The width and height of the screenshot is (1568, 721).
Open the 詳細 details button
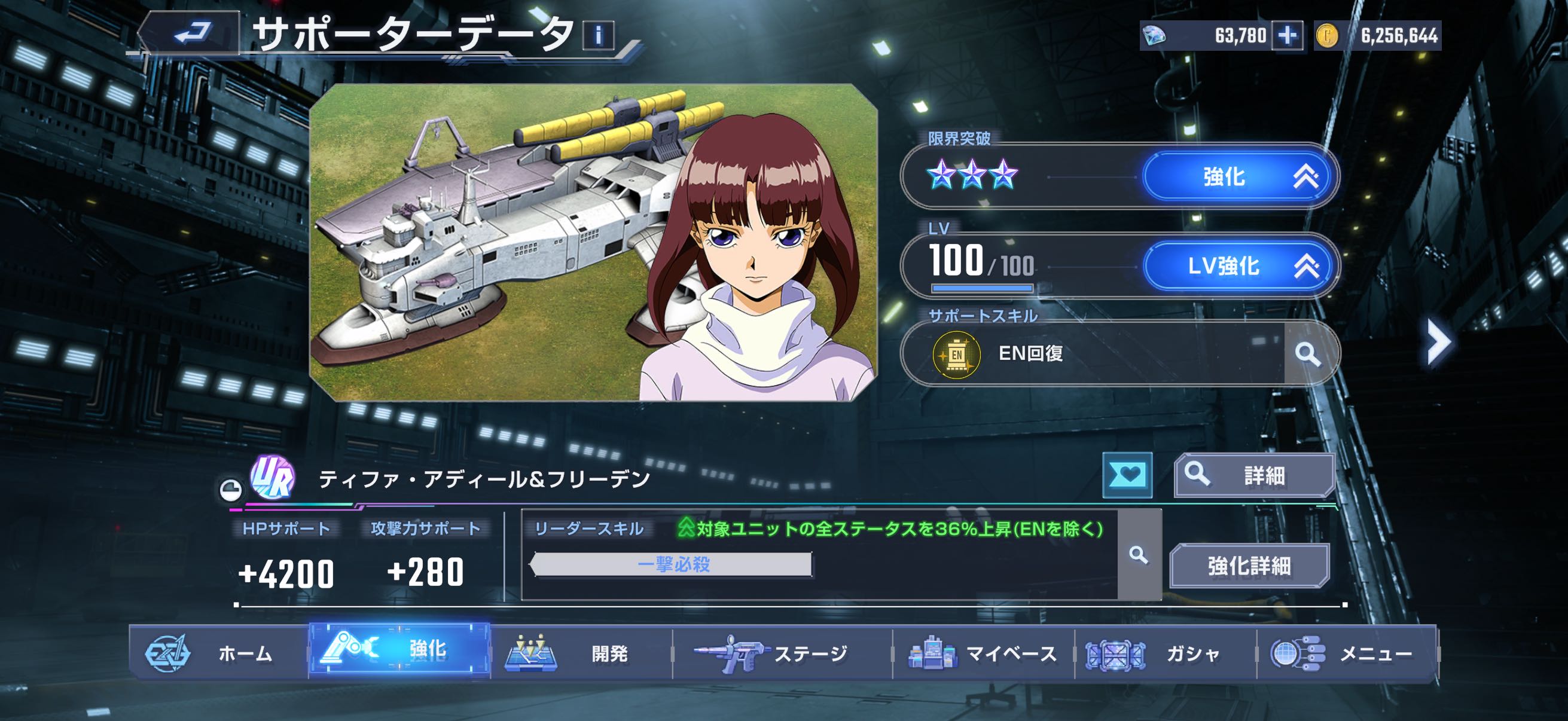[x=1254, y=475]
